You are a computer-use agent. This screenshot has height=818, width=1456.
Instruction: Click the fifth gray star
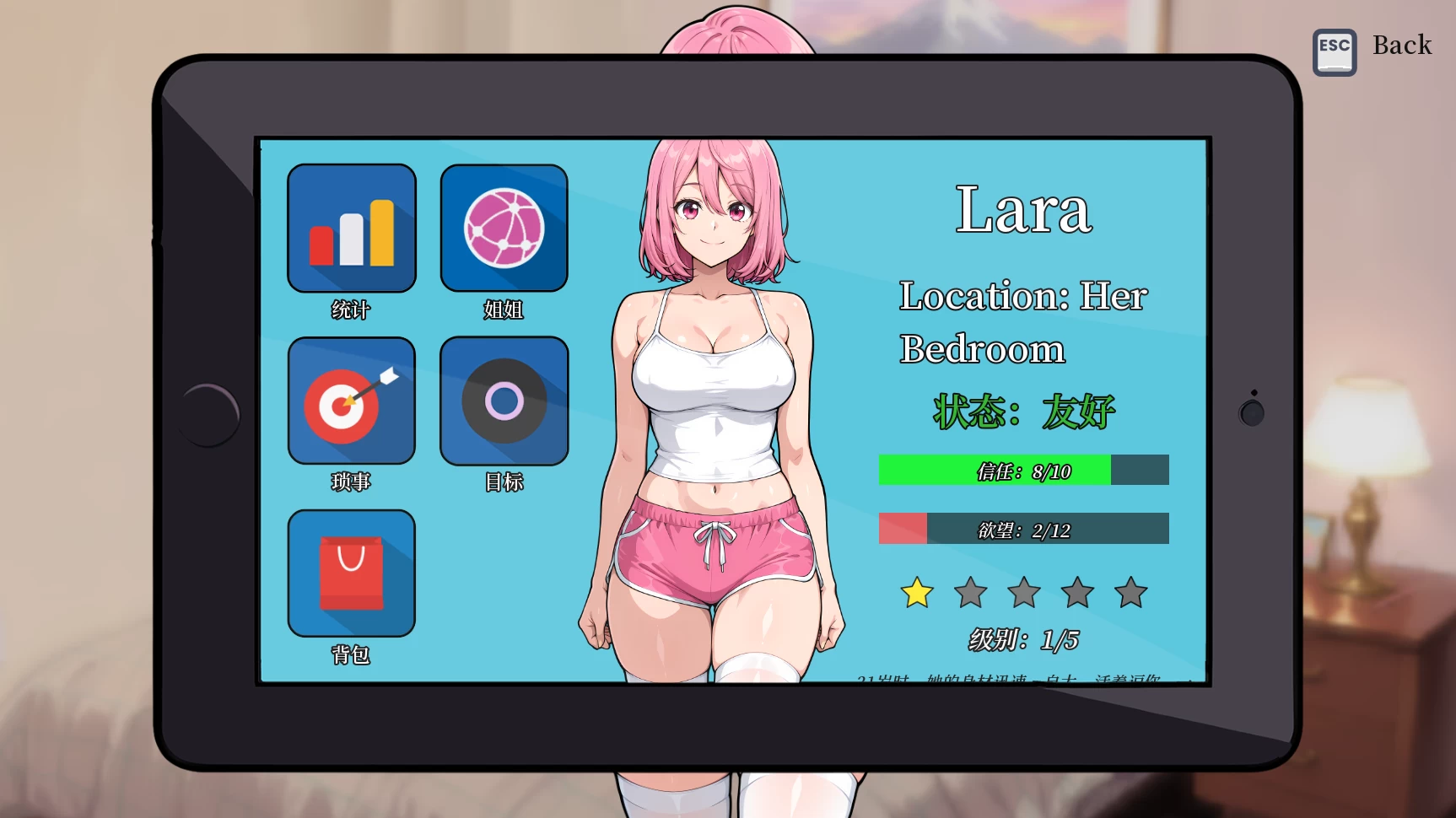[1130, 593]
